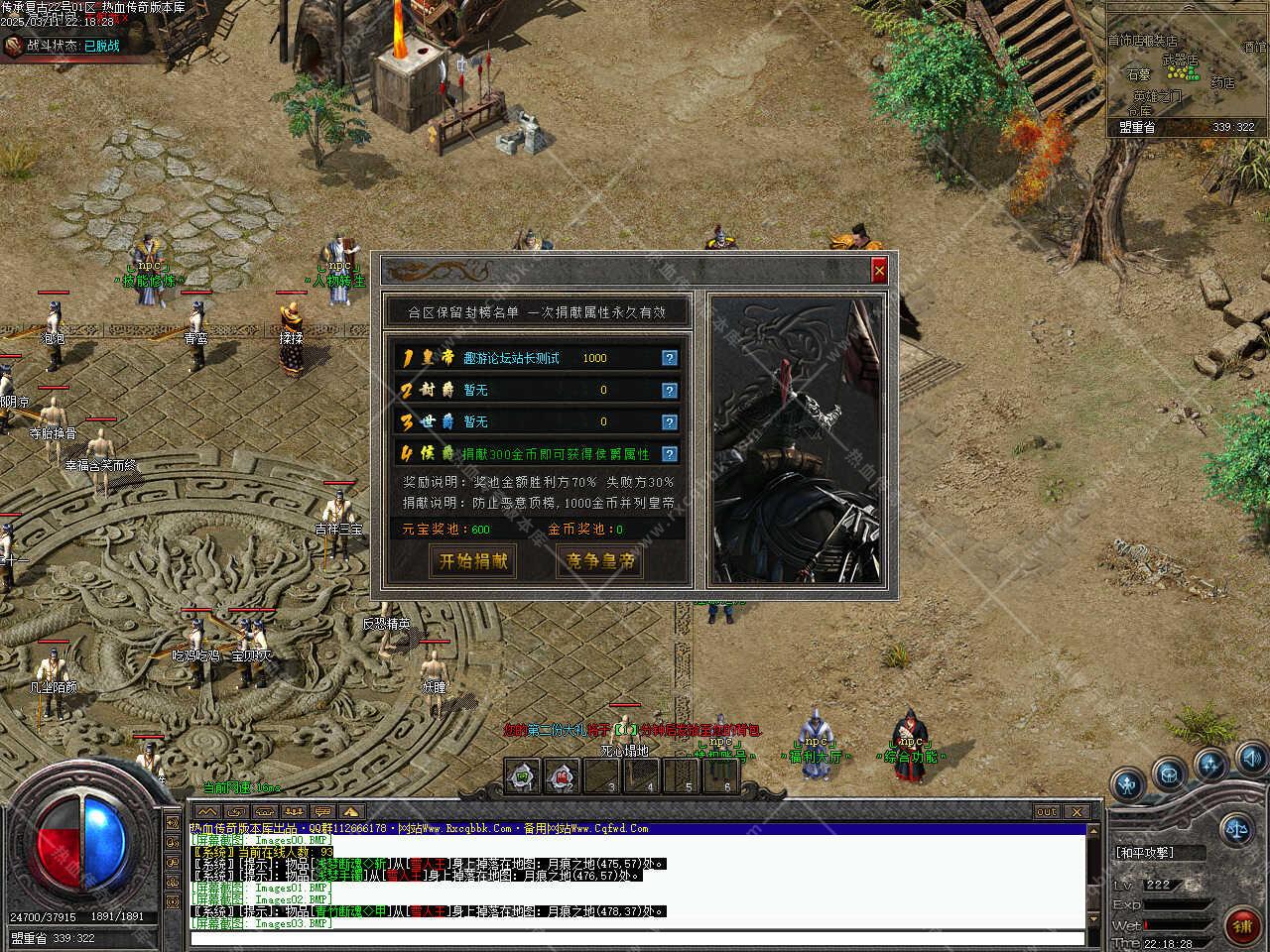
Task: Select hotbar slot 1 item
Action: tap(523, 776)
